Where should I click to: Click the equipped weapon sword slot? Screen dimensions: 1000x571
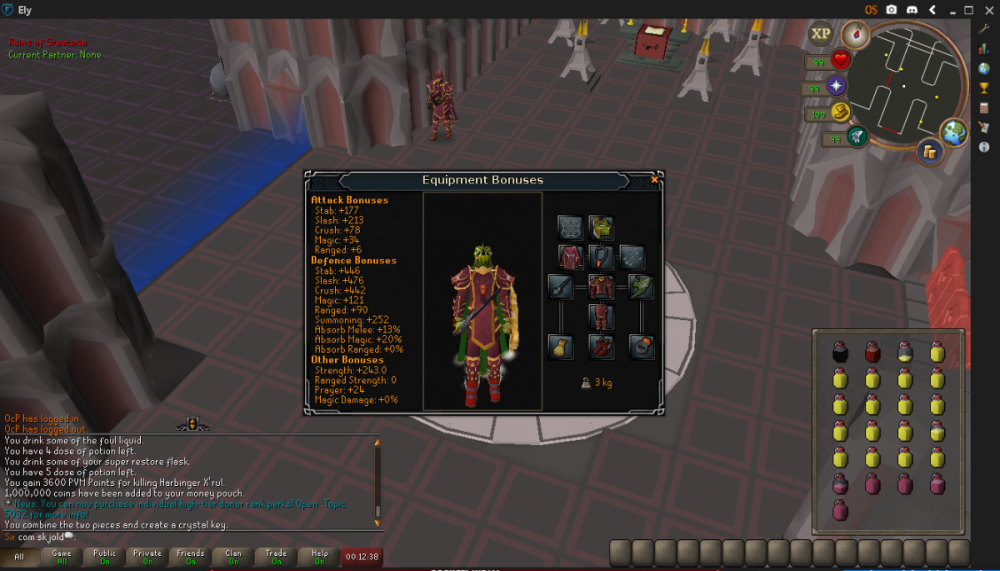[x=560, y=288]
